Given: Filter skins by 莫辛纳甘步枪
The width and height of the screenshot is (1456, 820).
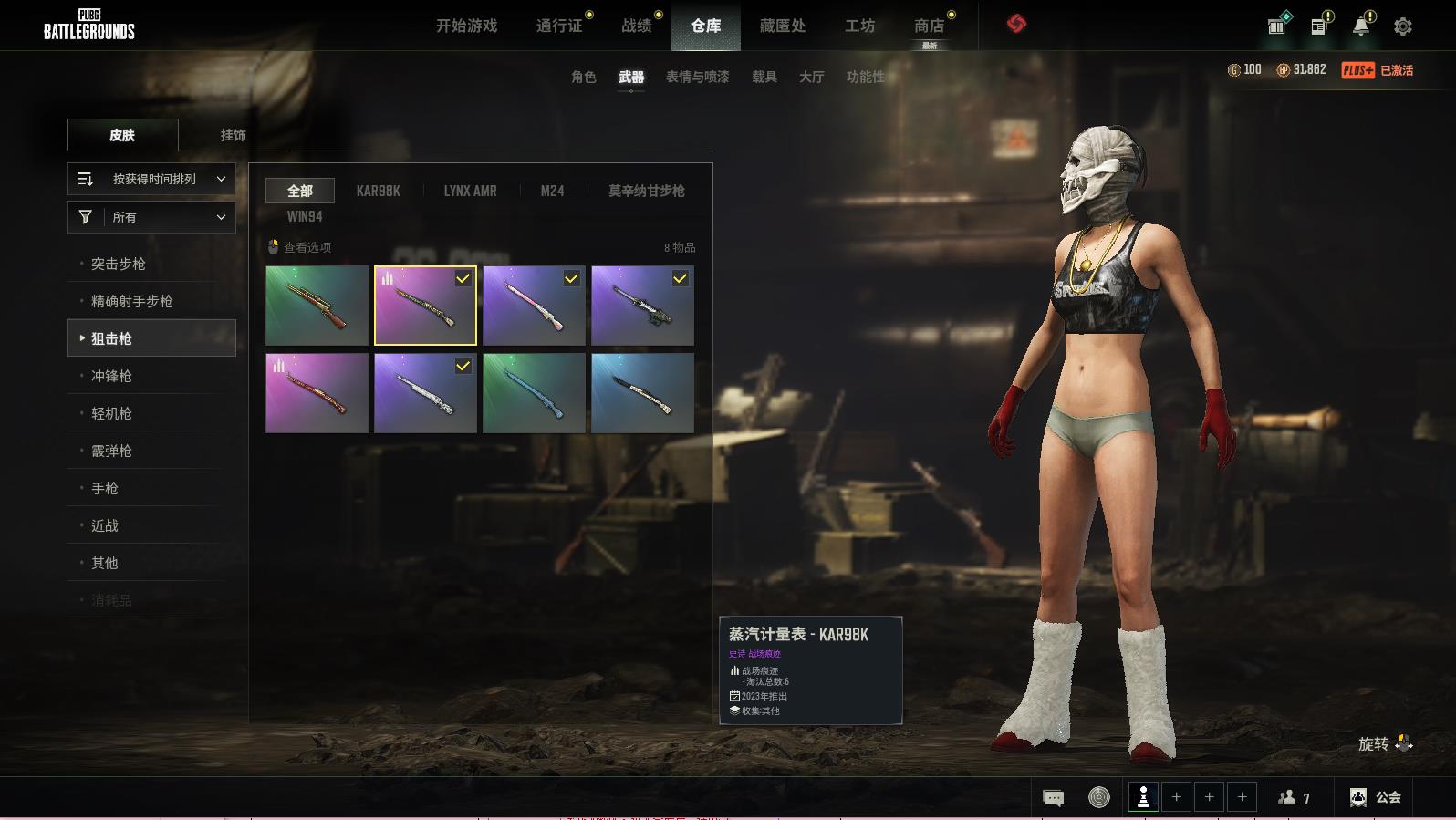Looking at the screenshot, I should 646,191.
